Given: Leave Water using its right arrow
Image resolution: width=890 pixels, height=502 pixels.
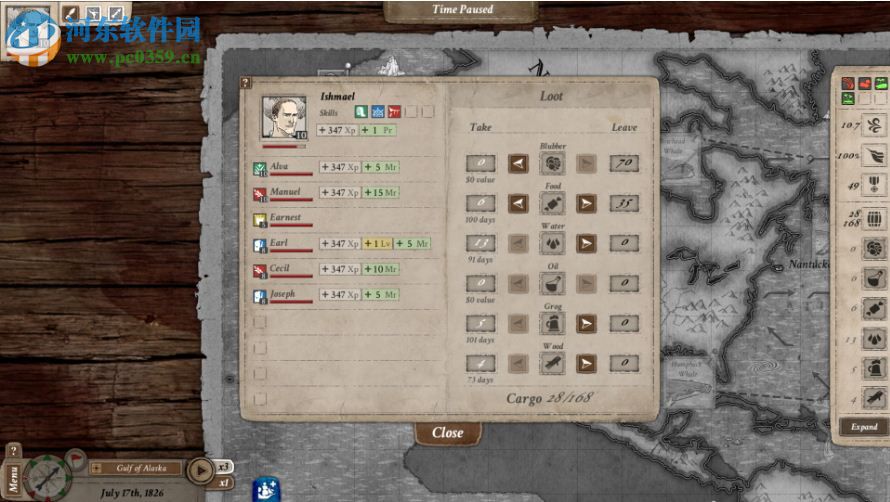Looking at the screenshot, I should [587, 243].
